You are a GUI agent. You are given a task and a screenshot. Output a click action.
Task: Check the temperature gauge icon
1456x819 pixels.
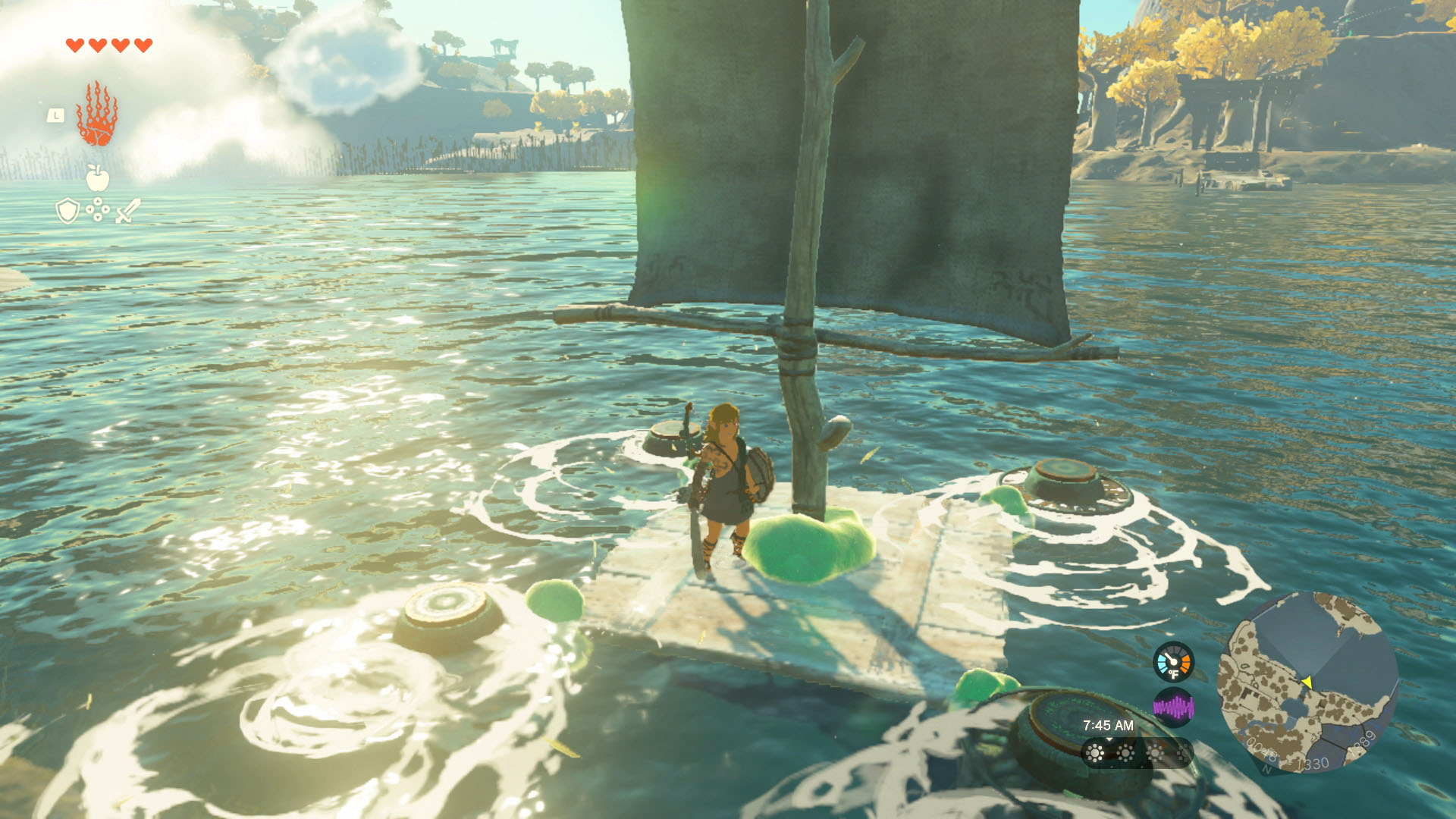1173,662
